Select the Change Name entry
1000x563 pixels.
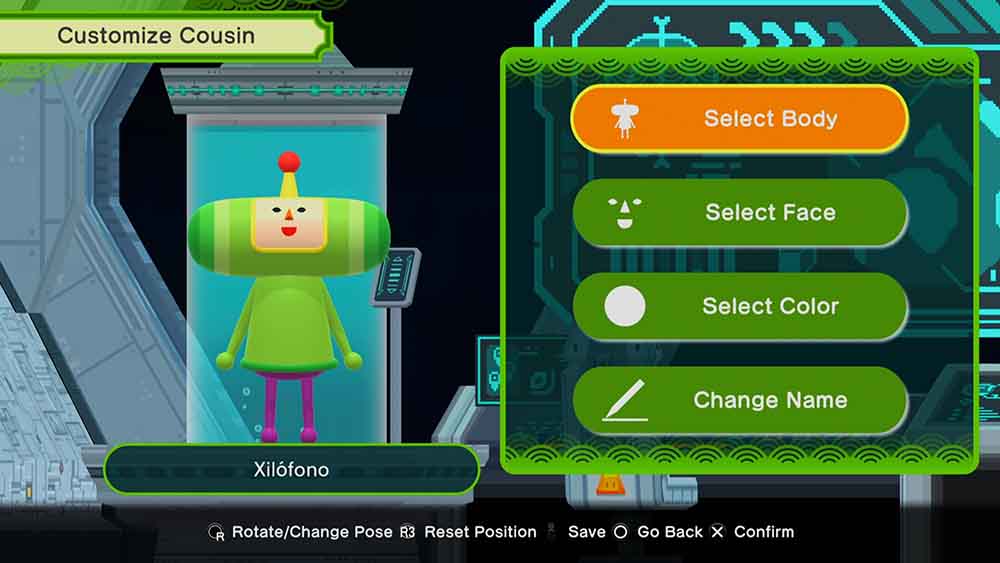739,400
